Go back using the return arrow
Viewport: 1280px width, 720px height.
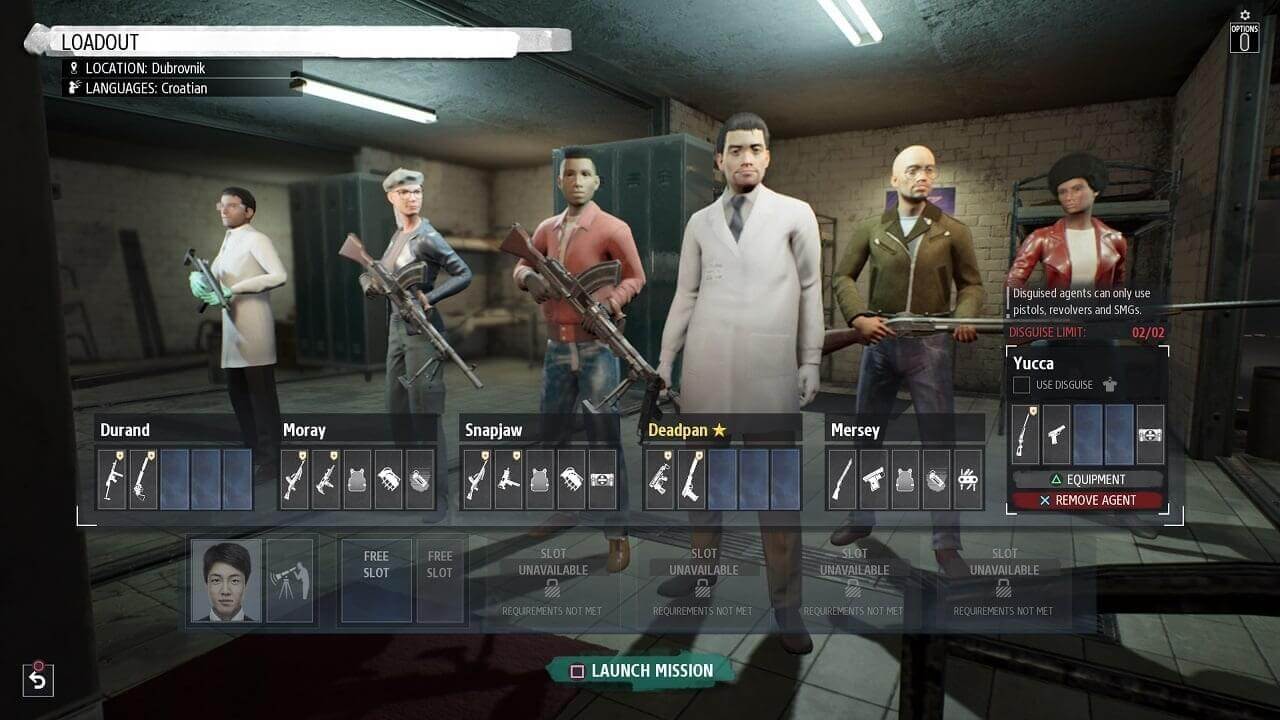click(37, 680)
